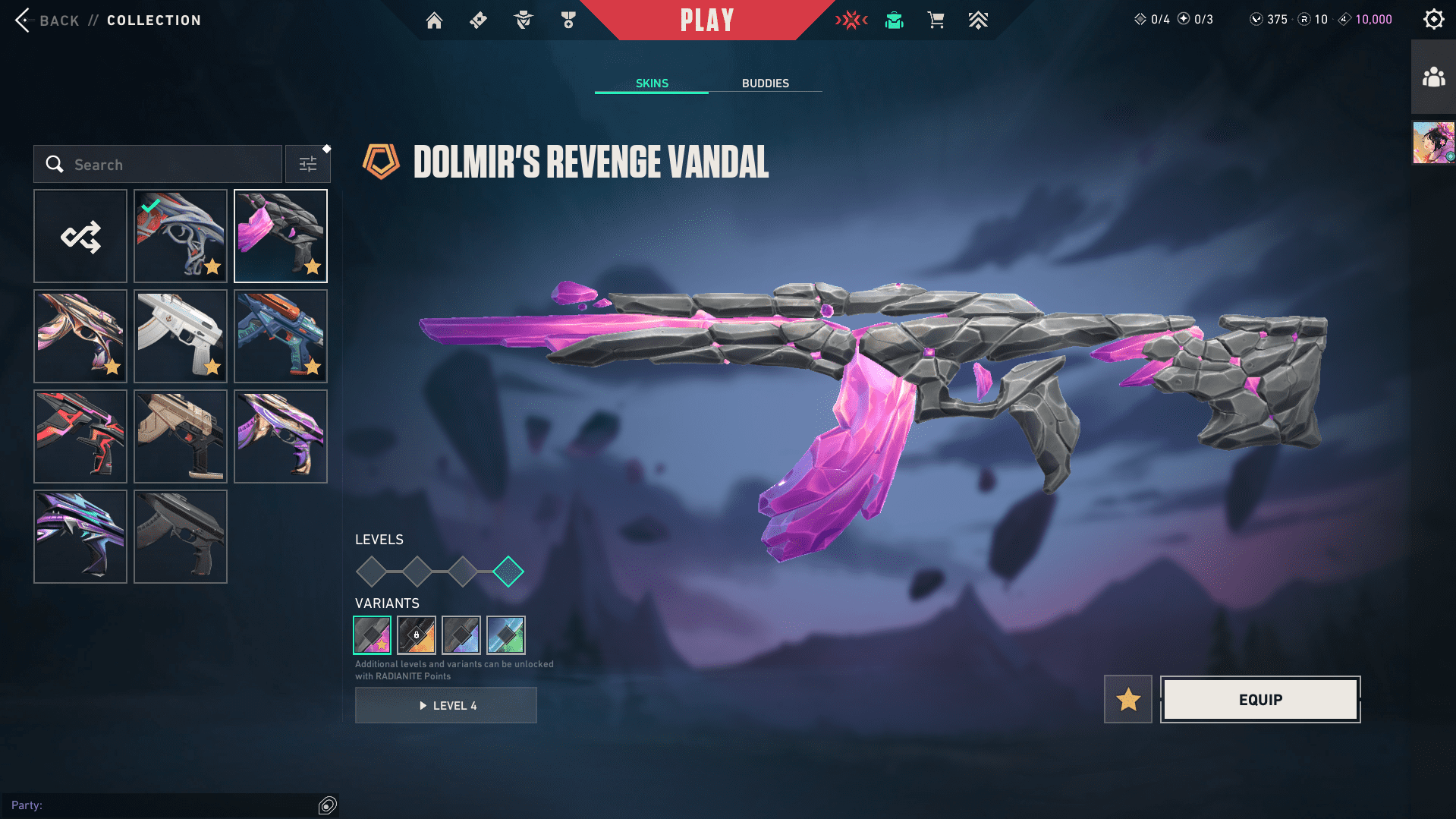Select the Skins tab

pos(652,83)
